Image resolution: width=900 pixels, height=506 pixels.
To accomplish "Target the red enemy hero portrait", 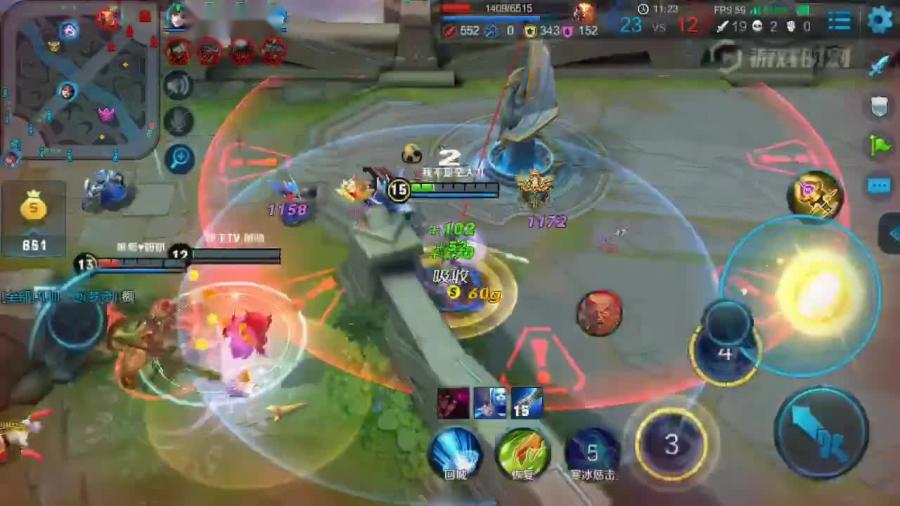I will click(x=599, y=313).
